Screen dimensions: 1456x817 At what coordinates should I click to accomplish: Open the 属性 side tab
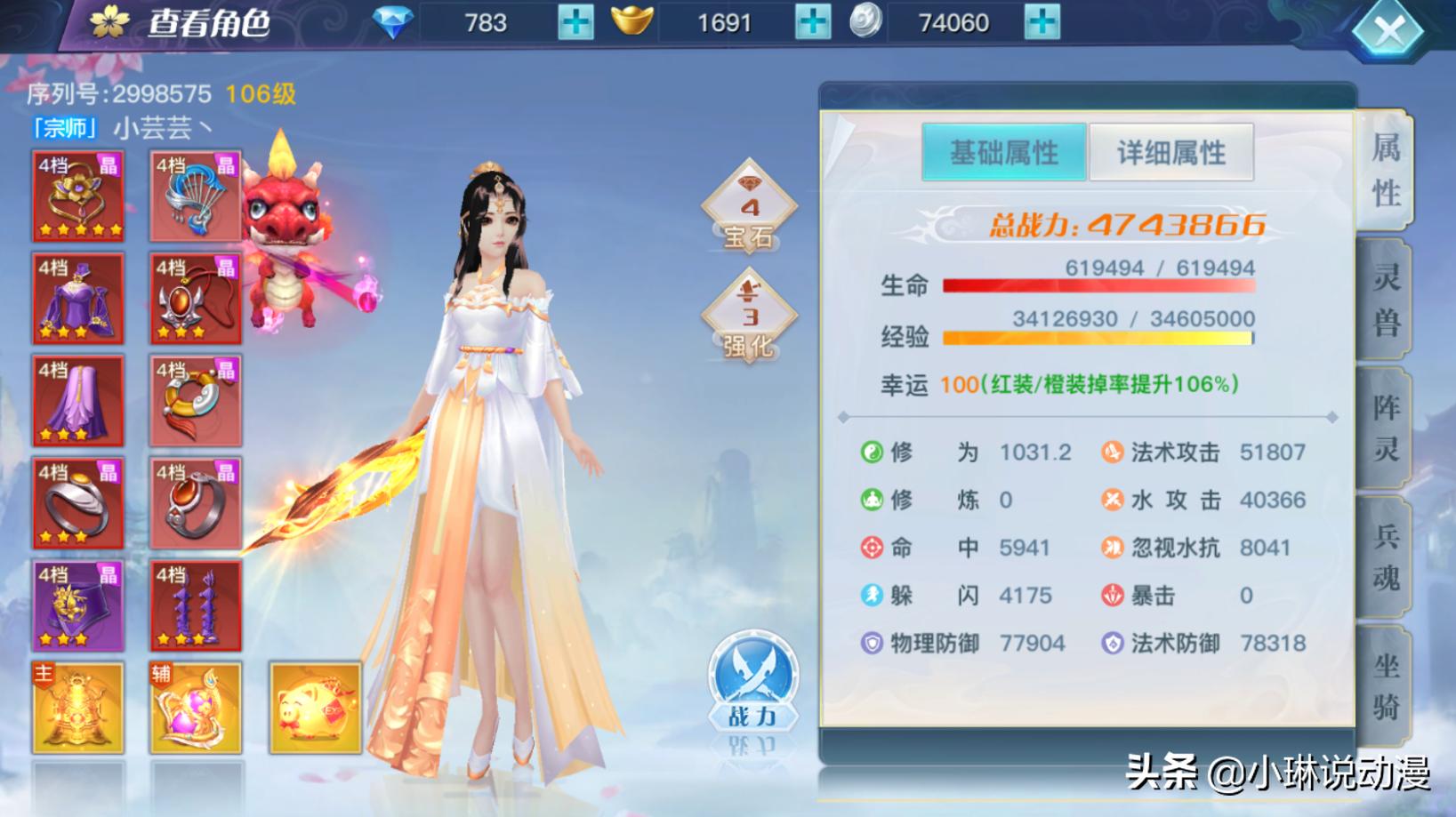point(1385,170)
